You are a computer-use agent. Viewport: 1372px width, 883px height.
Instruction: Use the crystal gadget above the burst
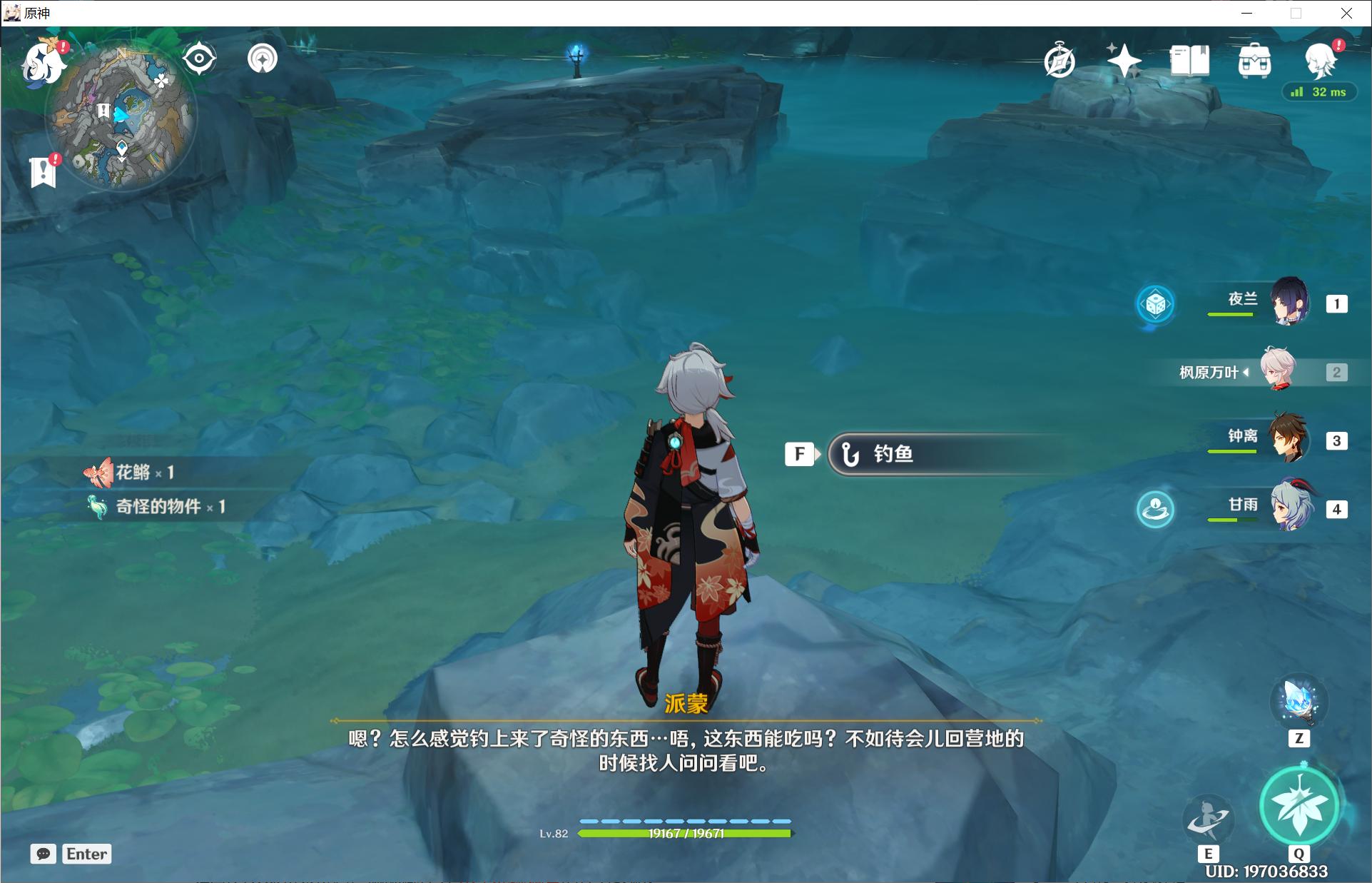(x=1299, y=701)
